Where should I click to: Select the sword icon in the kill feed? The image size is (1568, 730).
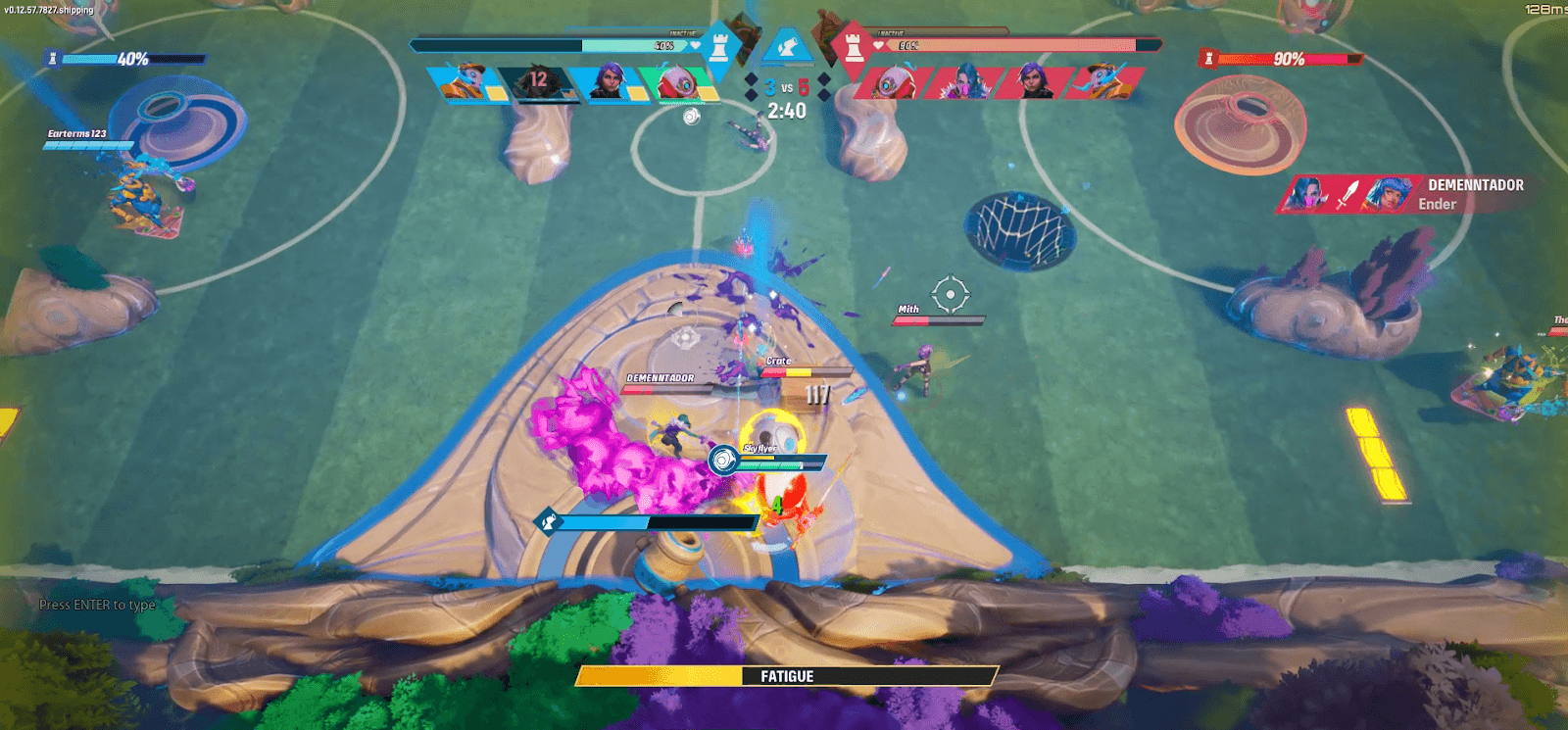click(x=1347, y=194)
